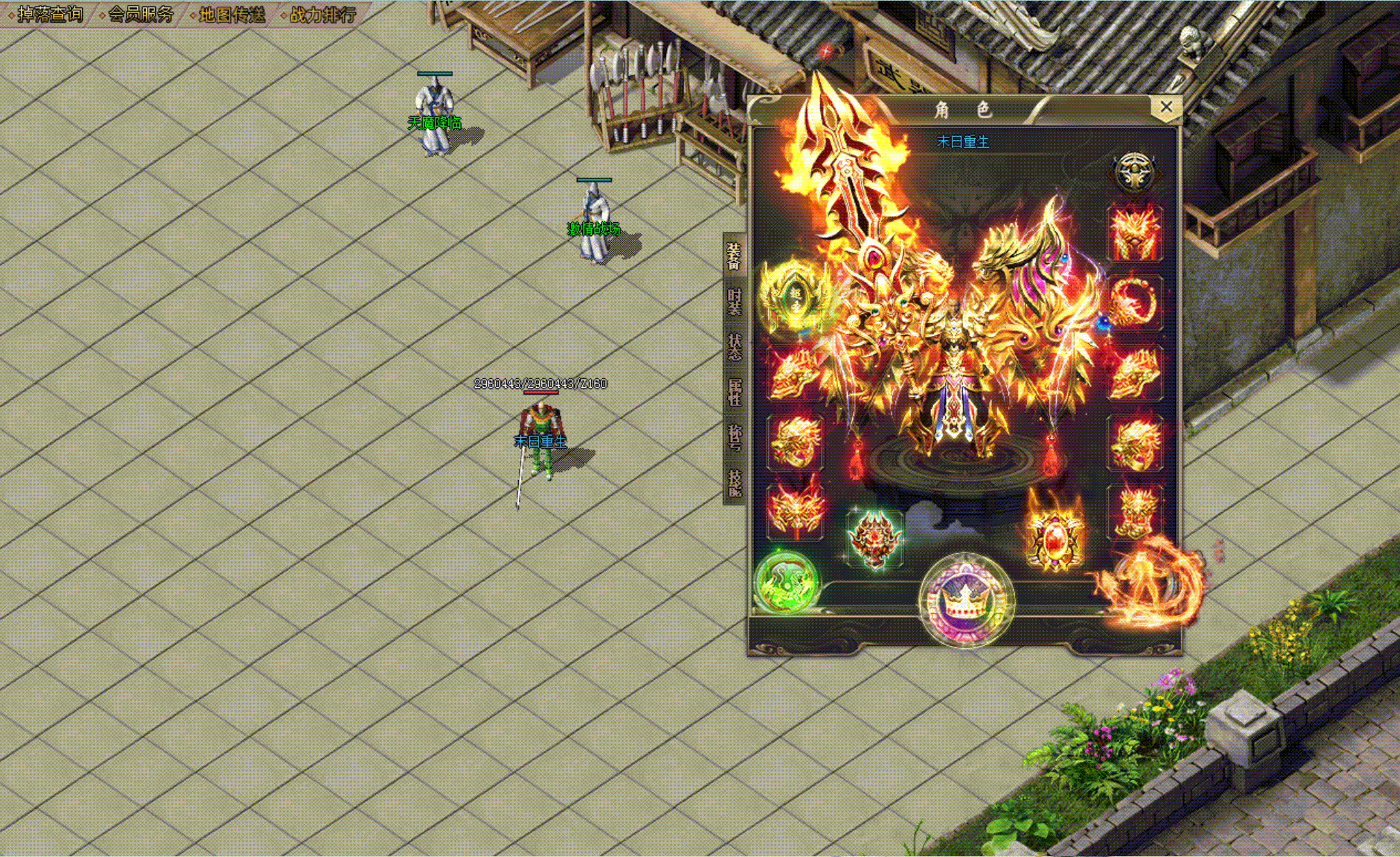The width and height of the screenshot is (1400, 857).
Task: Show the 战力排行 power ranking
Action: [x=323, y=14]
